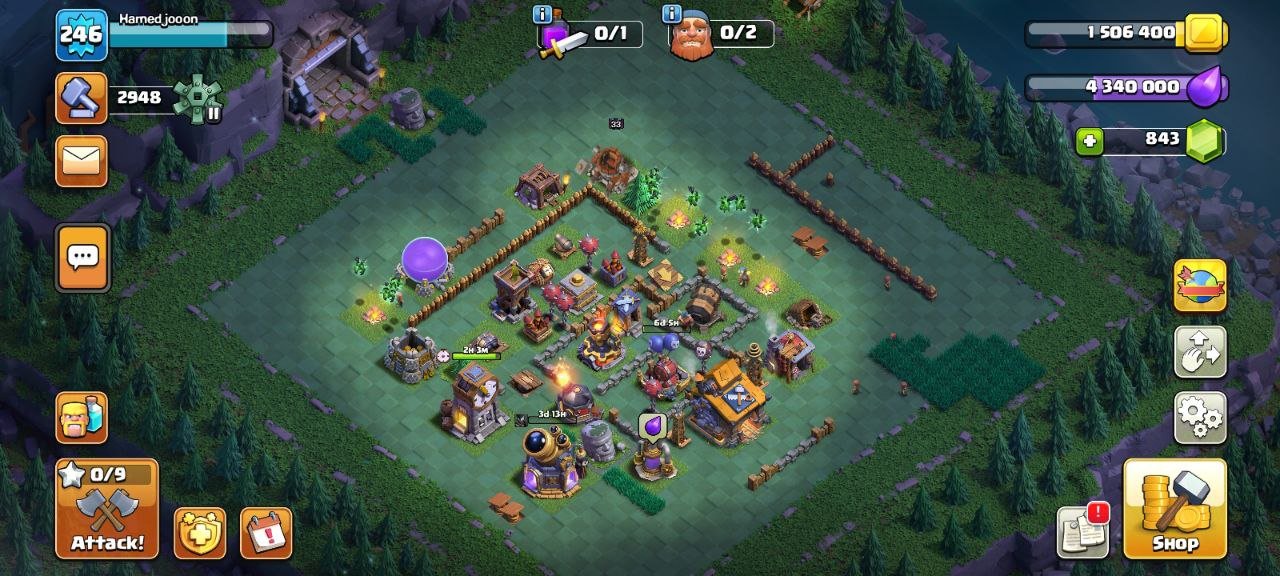
Task: Open the news notes with red alert
Action: tap(1083, 532)
